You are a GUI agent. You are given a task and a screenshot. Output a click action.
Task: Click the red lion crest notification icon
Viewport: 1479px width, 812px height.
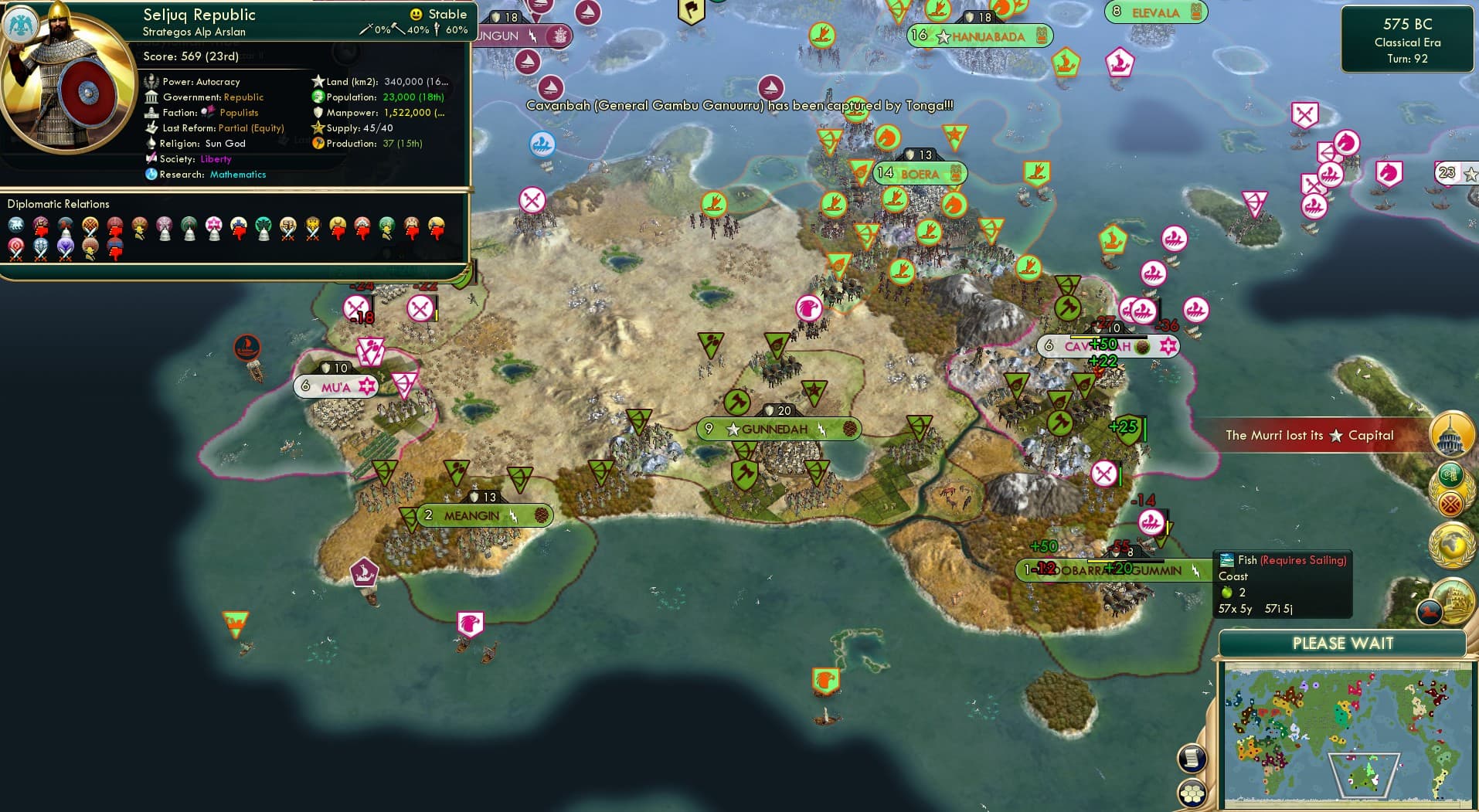click(1429, 613)
